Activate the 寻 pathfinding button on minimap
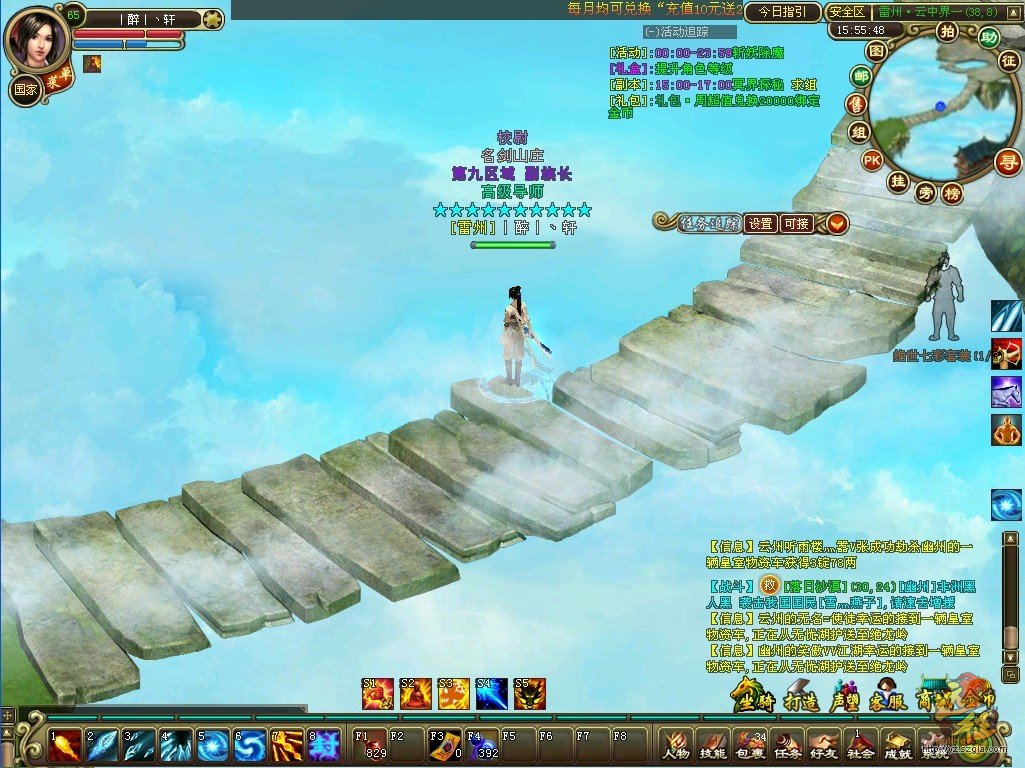 coord(1008,162)
